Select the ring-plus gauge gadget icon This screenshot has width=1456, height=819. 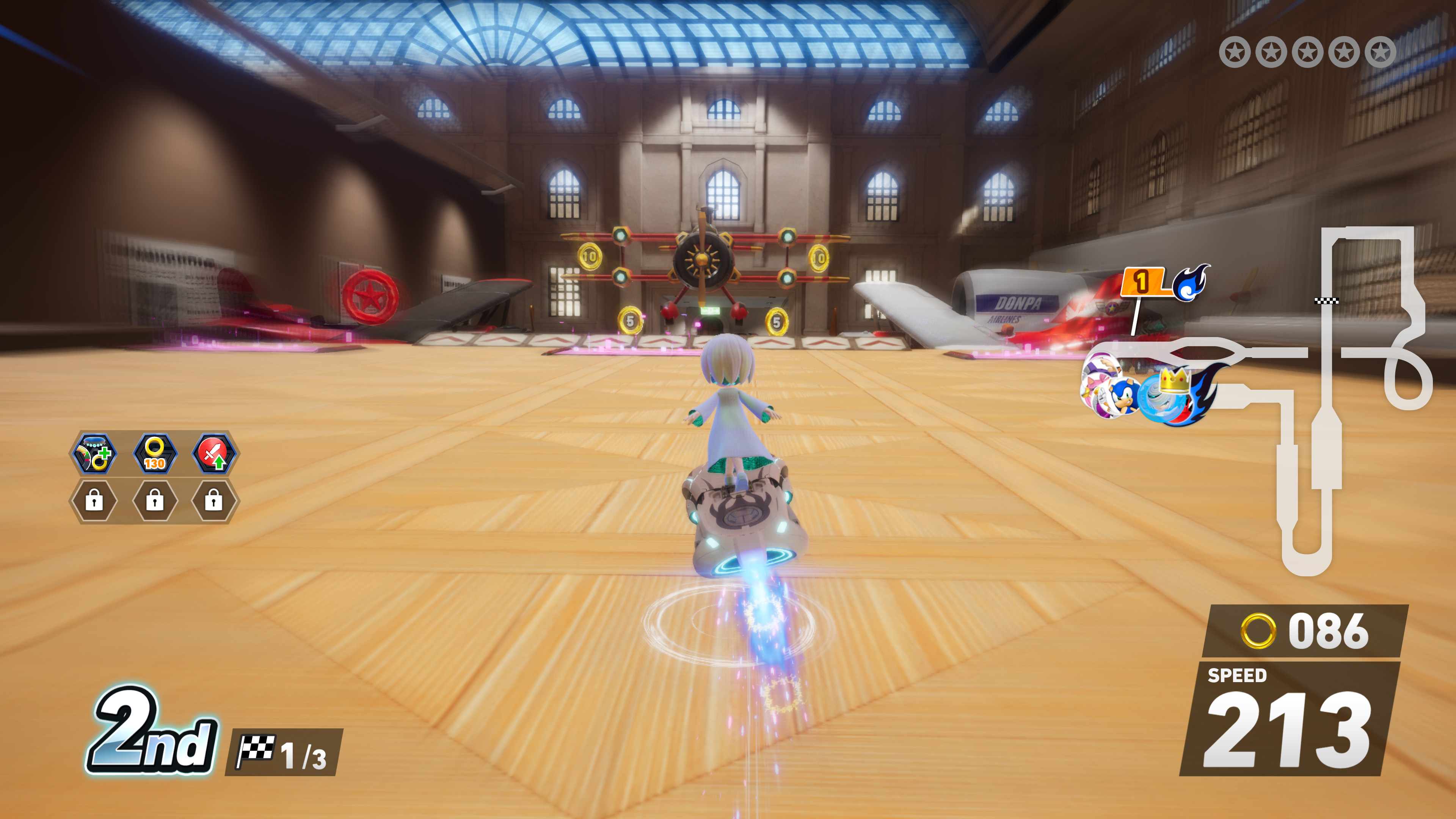(x=94, y=453)
